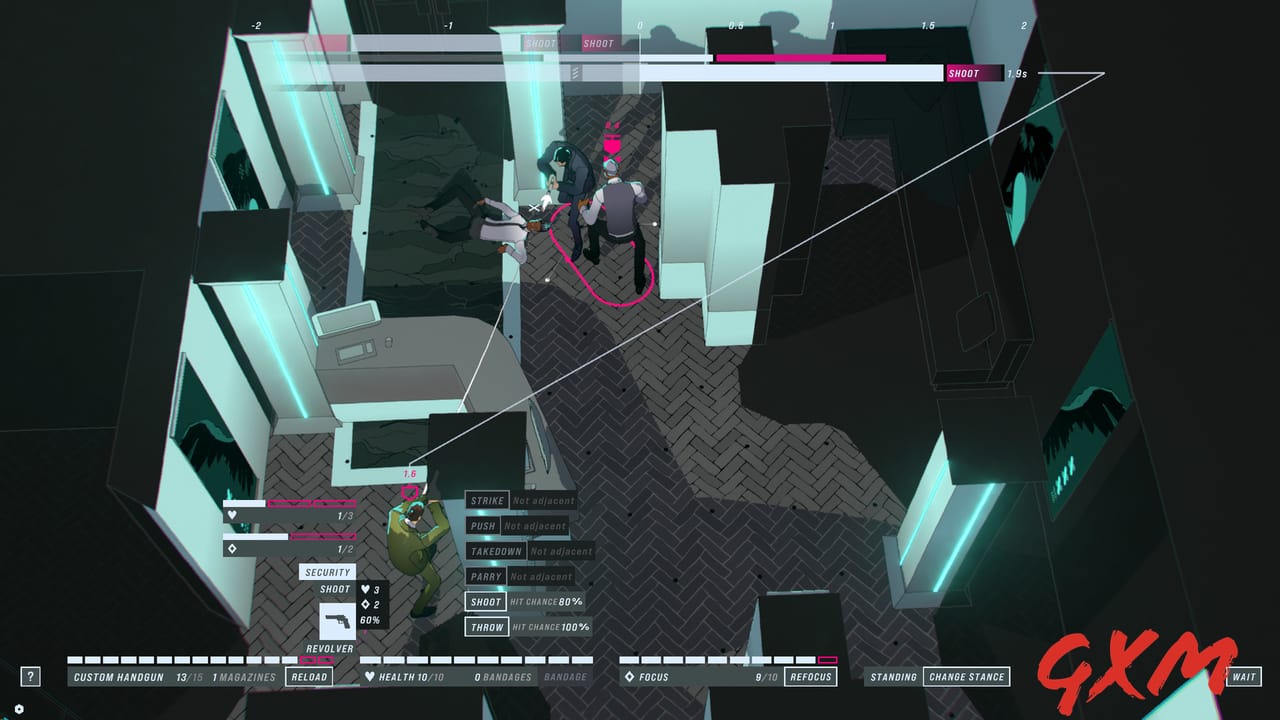Screen dimensions: 1280x720
Task: Select the PARRY action entry
Action: [x=486, y=576]
